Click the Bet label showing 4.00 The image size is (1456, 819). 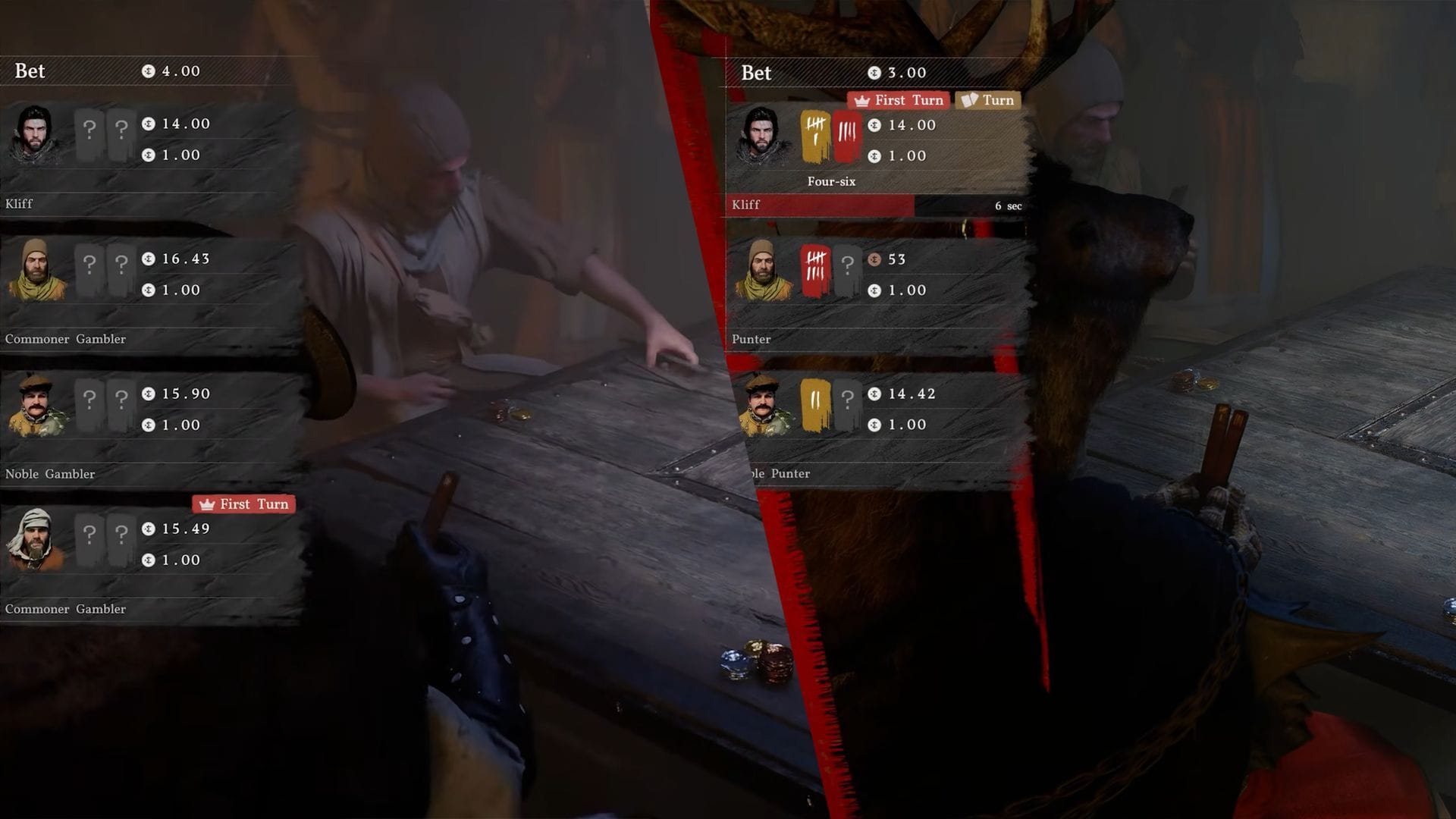[29, 71]
